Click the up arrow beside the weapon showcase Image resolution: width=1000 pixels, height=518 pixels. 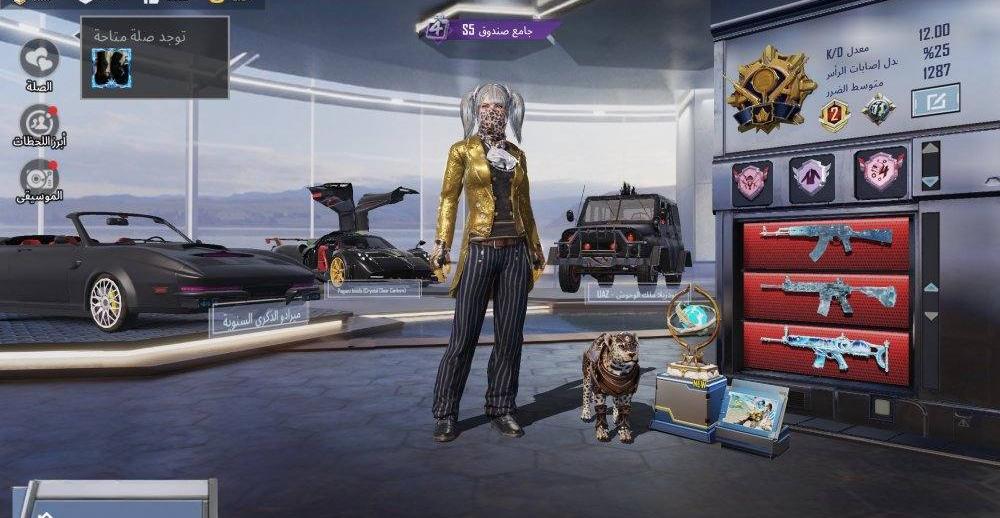[931, 287]
